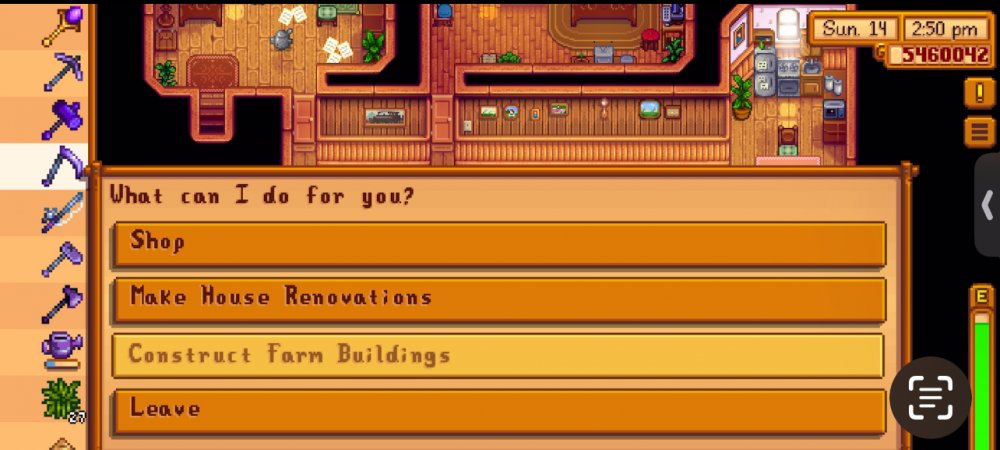Open the game menu button with three lines
Screen dimensions: 1000x450
[977, 131]
